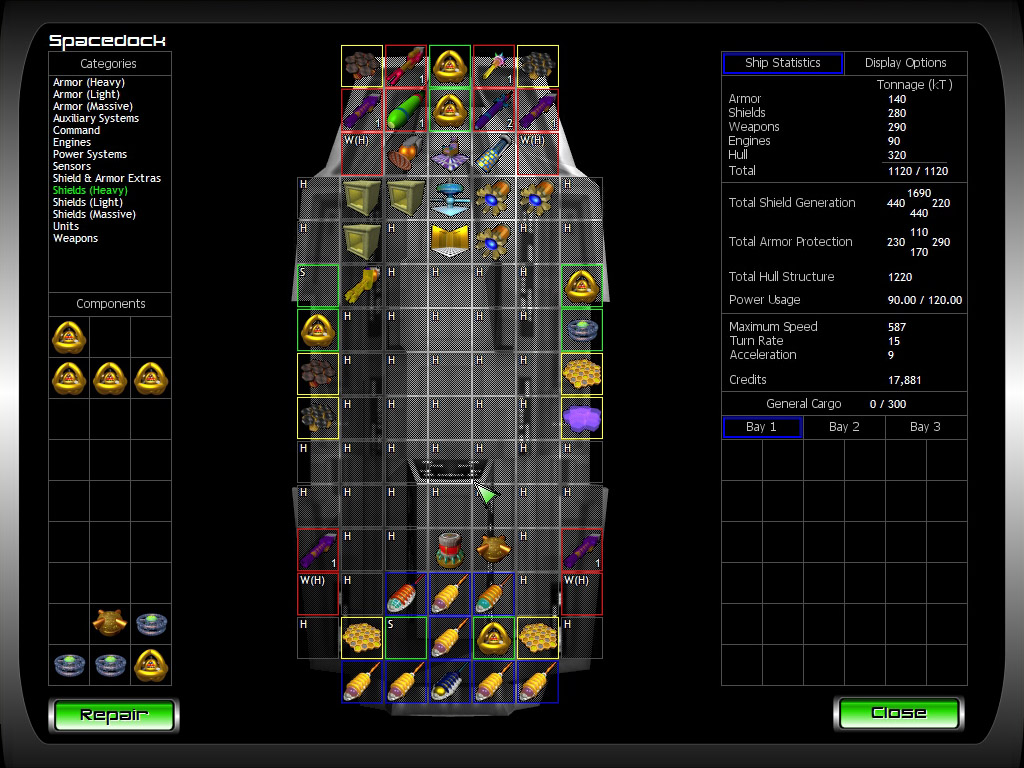Open the Engines category
Viewport: 1024px width, 768px height.
(72, 142)
